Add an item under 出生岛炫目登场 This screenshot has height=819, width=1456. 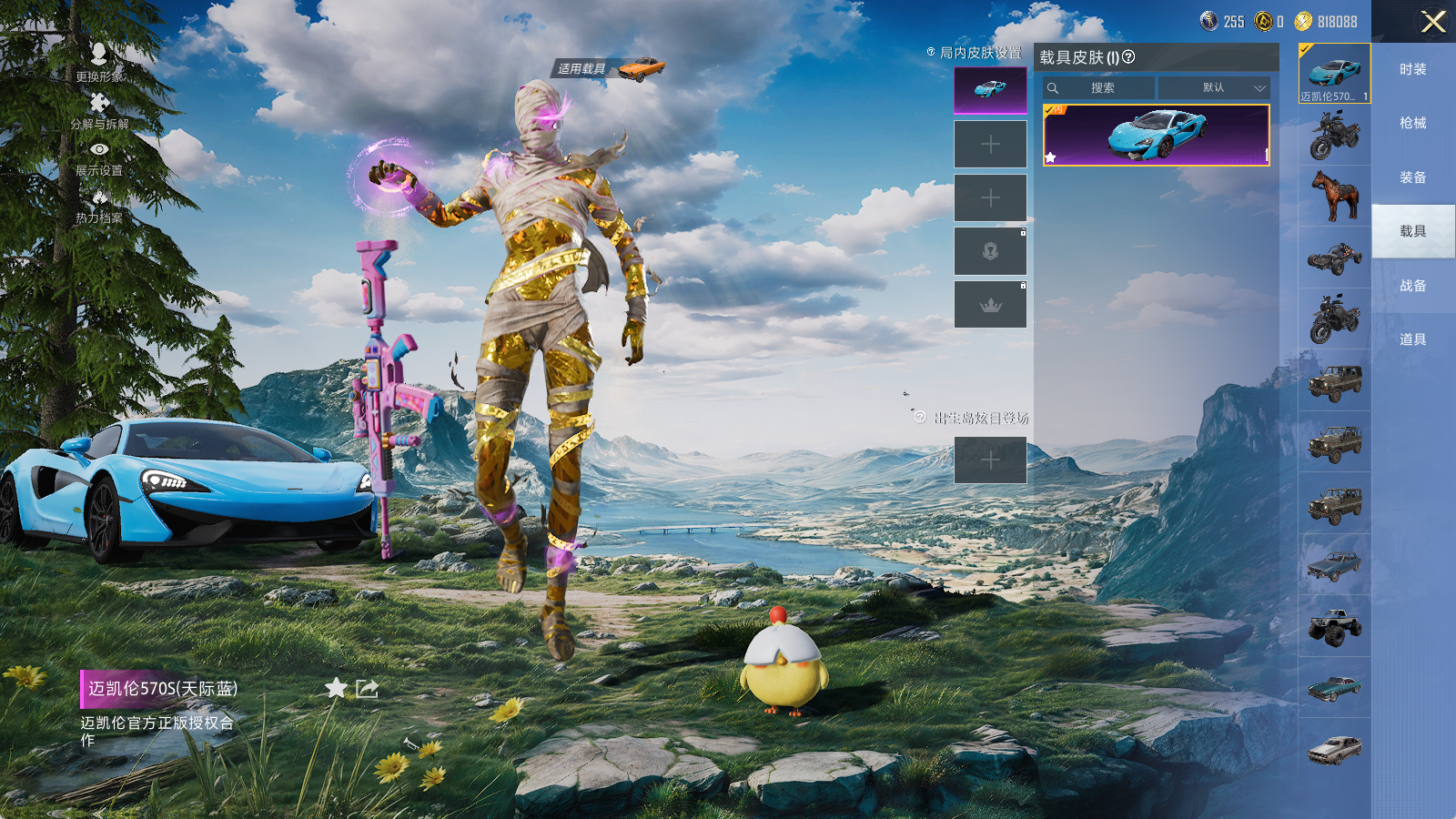pos(990,460)
